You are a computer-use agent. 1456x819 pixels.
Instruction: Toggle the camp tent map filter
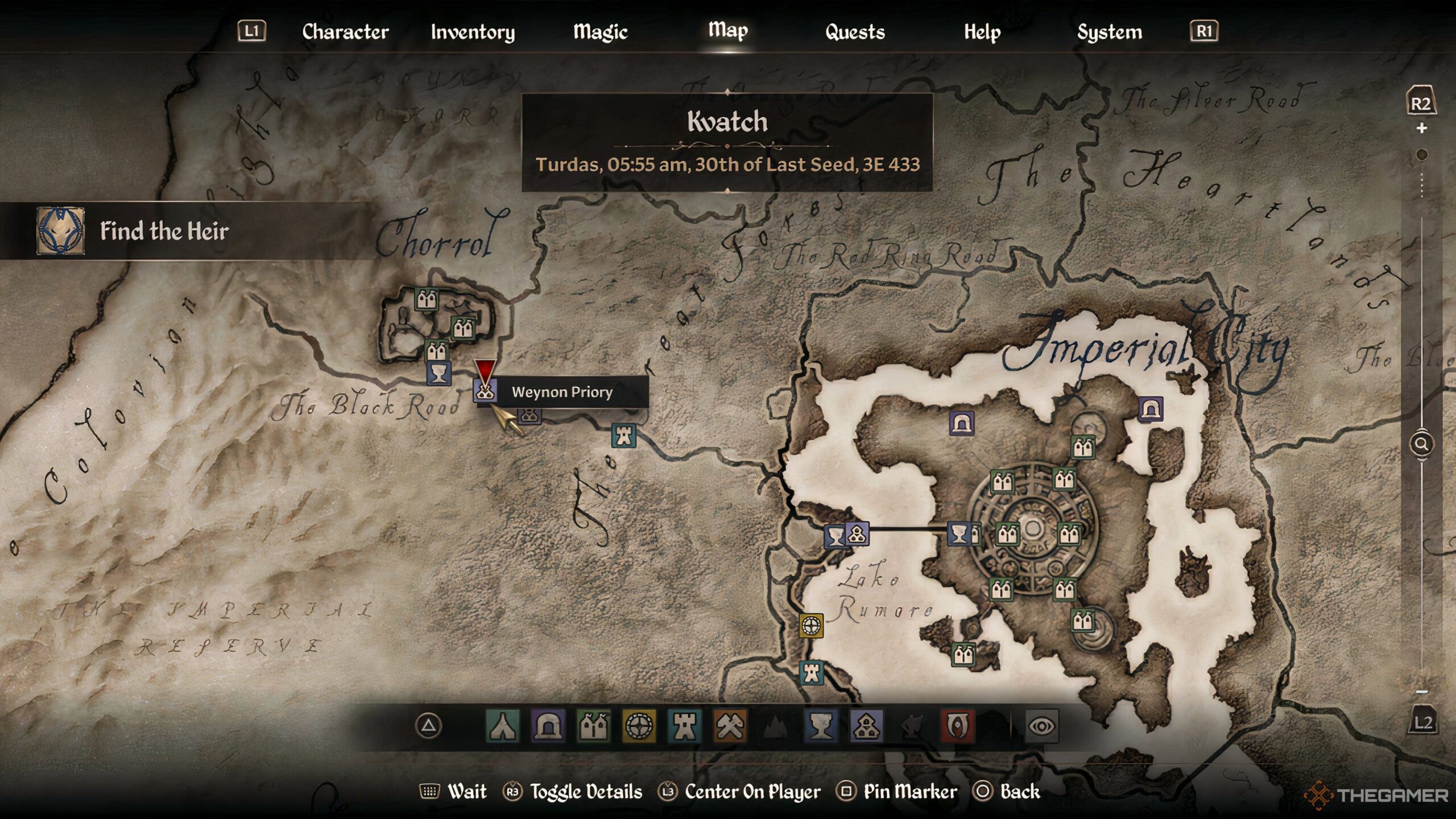[x=502, y=726]
